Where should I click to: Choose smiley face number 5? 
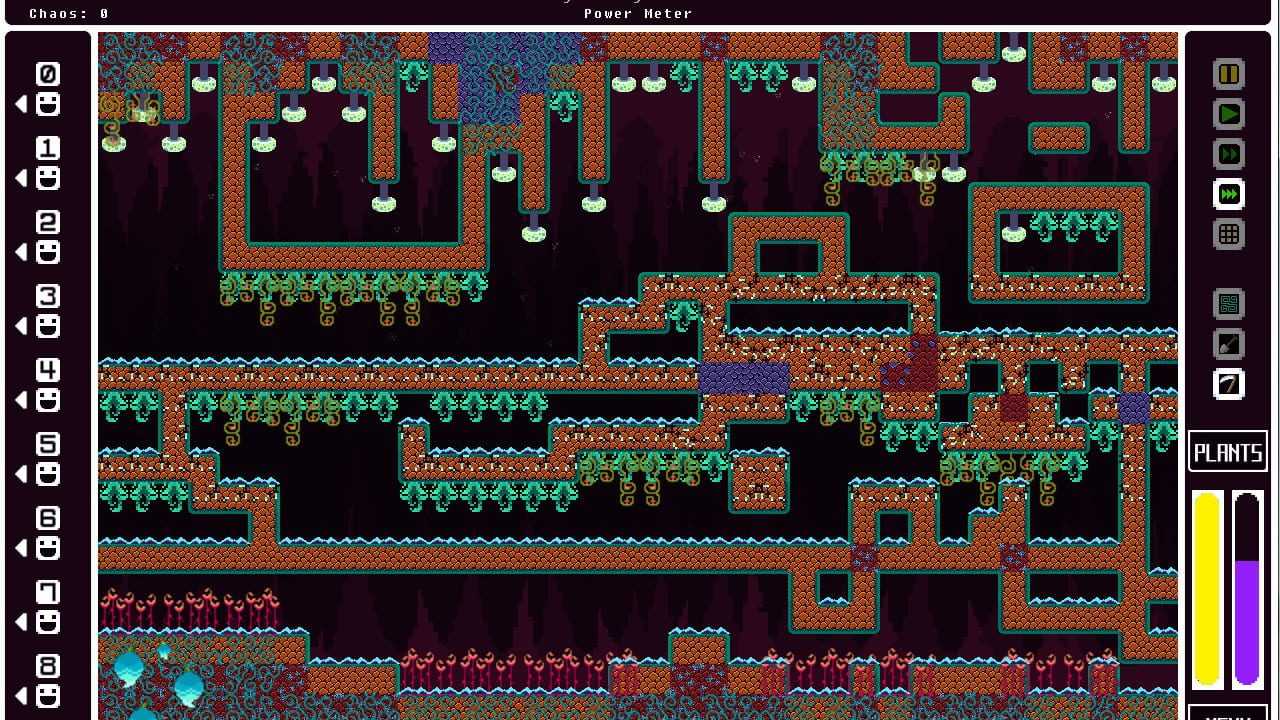tap(47, 474)
